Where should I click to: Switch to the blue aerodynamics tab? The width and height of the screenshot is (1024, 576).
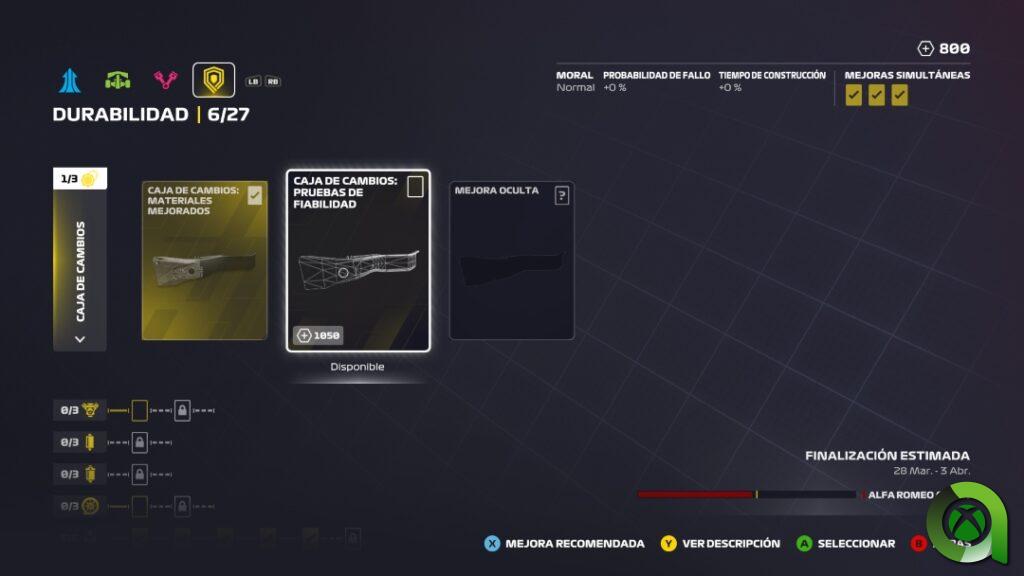pyautogui.click(x=69, y=80)
